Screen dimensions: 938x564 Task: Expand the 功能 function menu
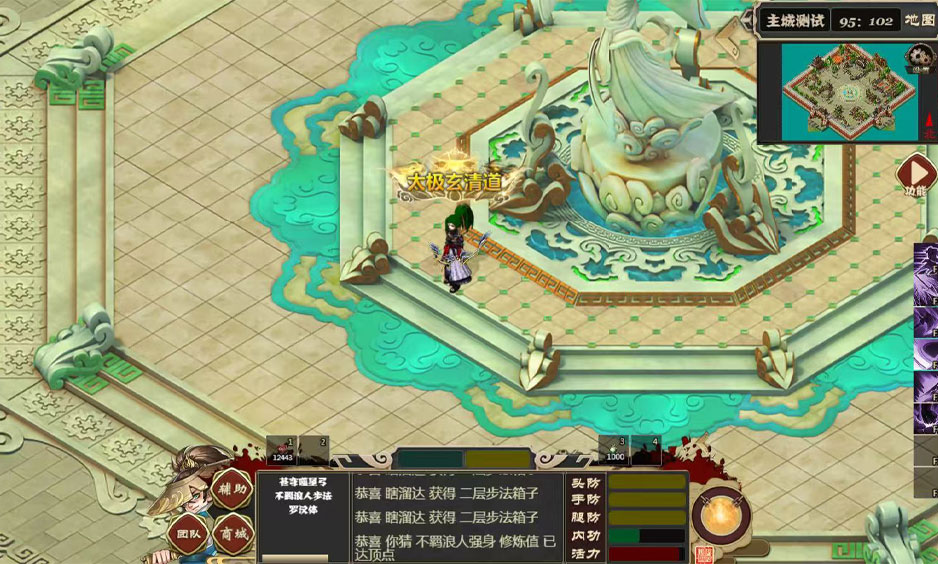coord(916,175)
